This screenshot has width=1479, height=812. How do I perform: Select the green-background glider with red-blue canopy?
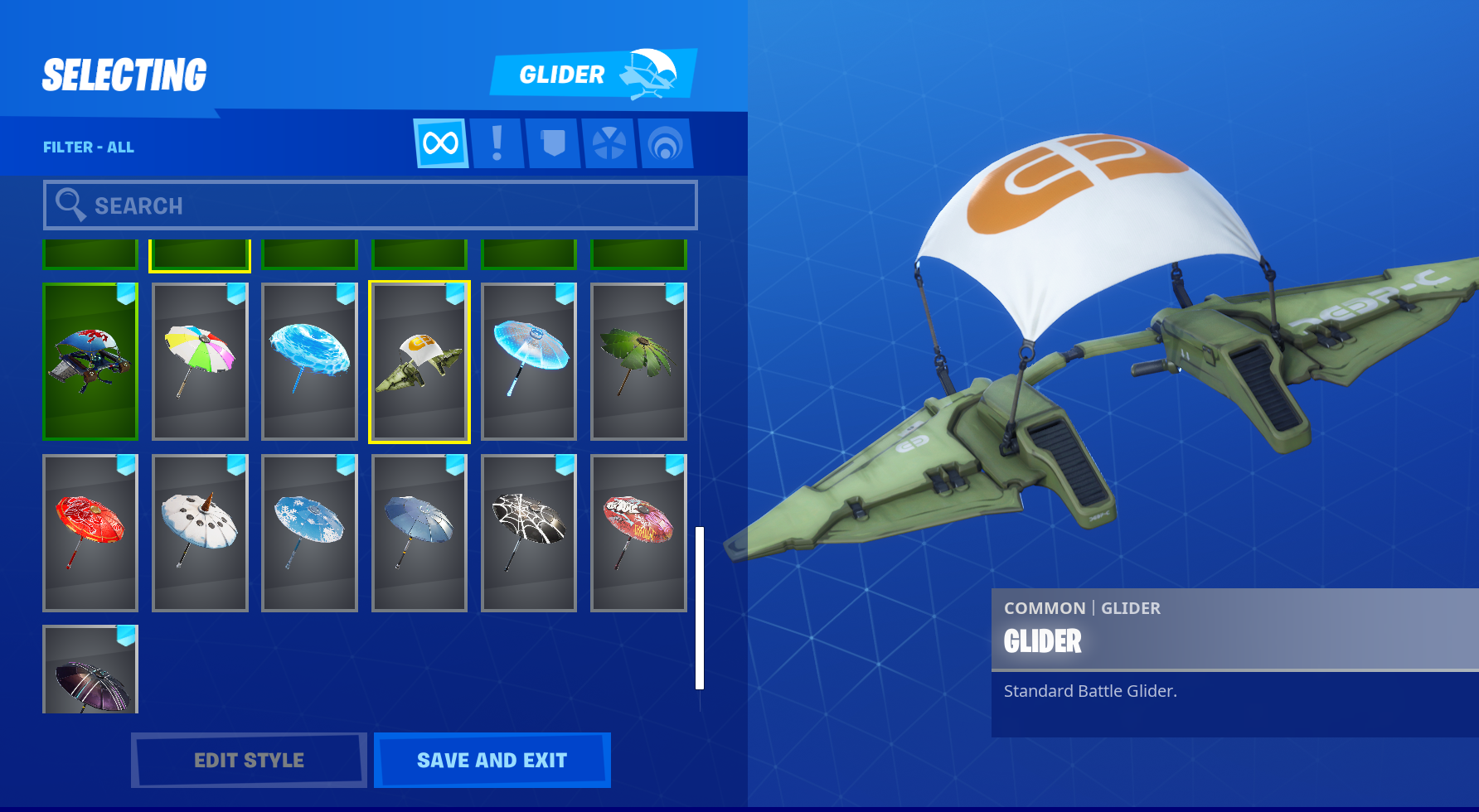(90, 361)
